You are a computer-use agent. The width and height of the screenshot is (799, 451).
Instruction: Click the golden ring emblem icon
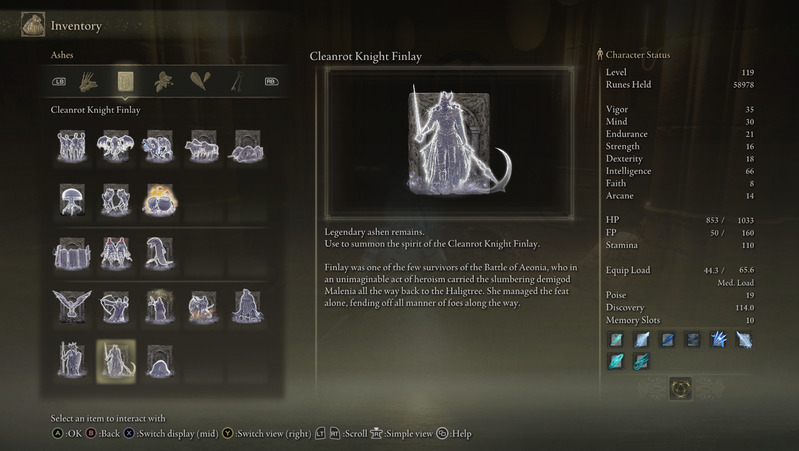(680, 388)
